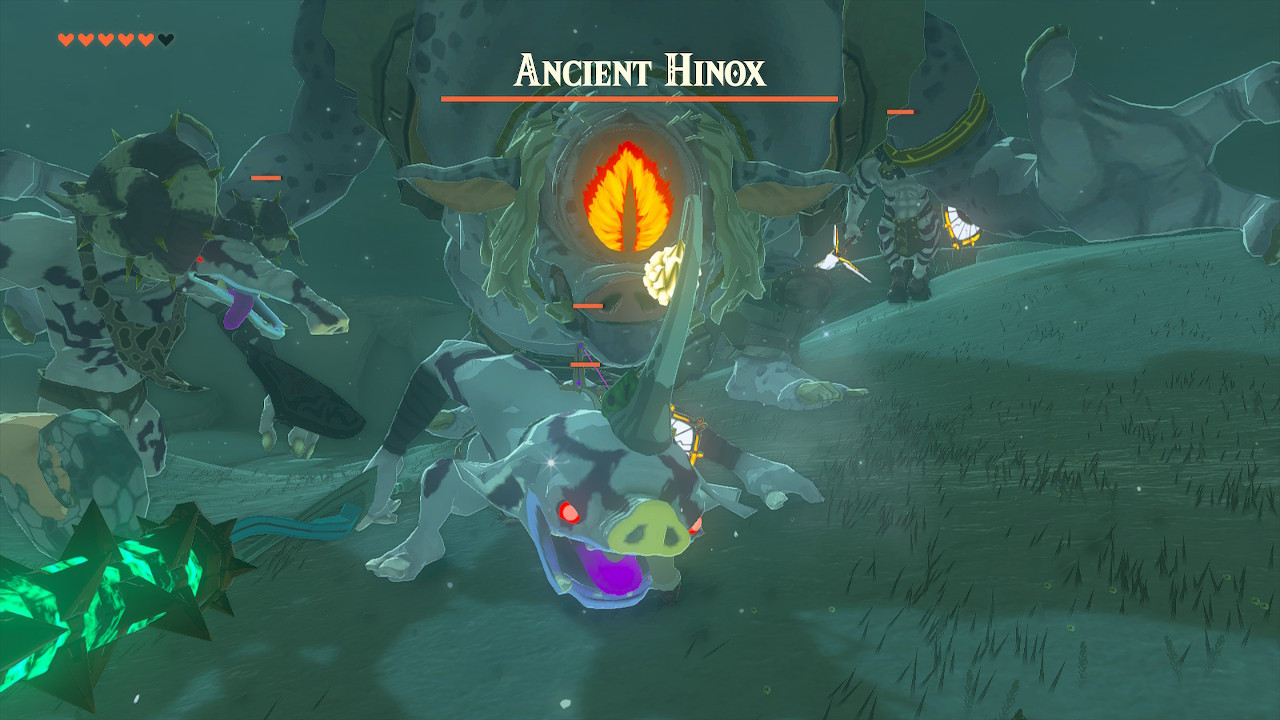Target the green spiked ball weapon
Screen dimensions: 1280x720
100,580
